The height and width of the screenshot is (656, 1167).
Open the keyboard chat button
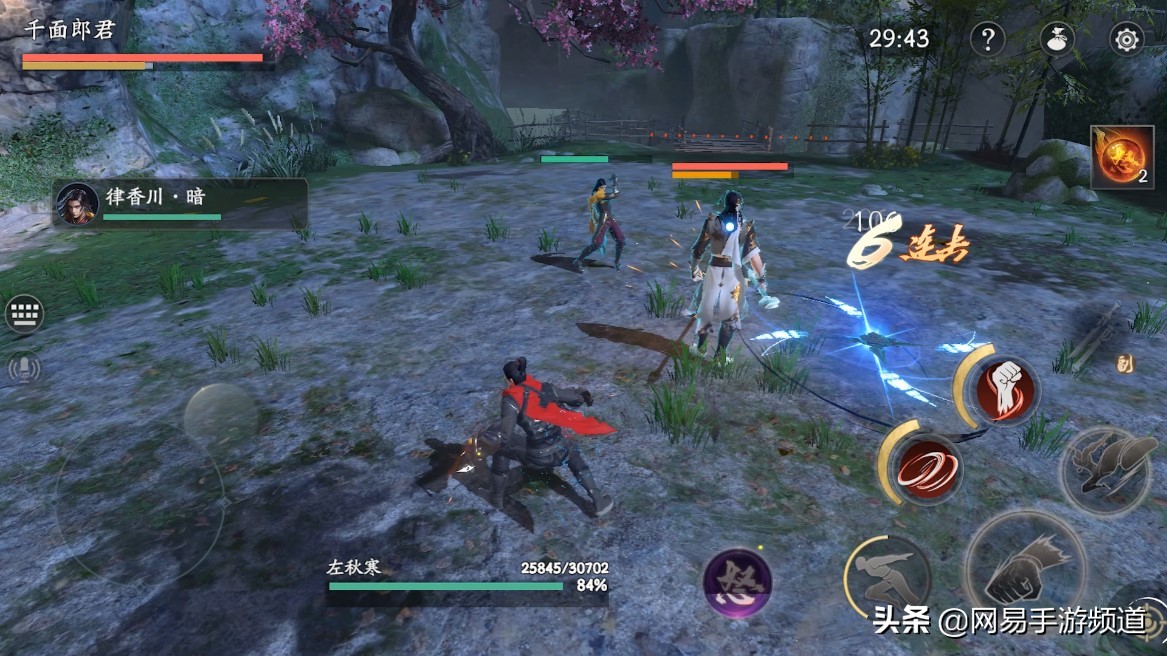24,315
